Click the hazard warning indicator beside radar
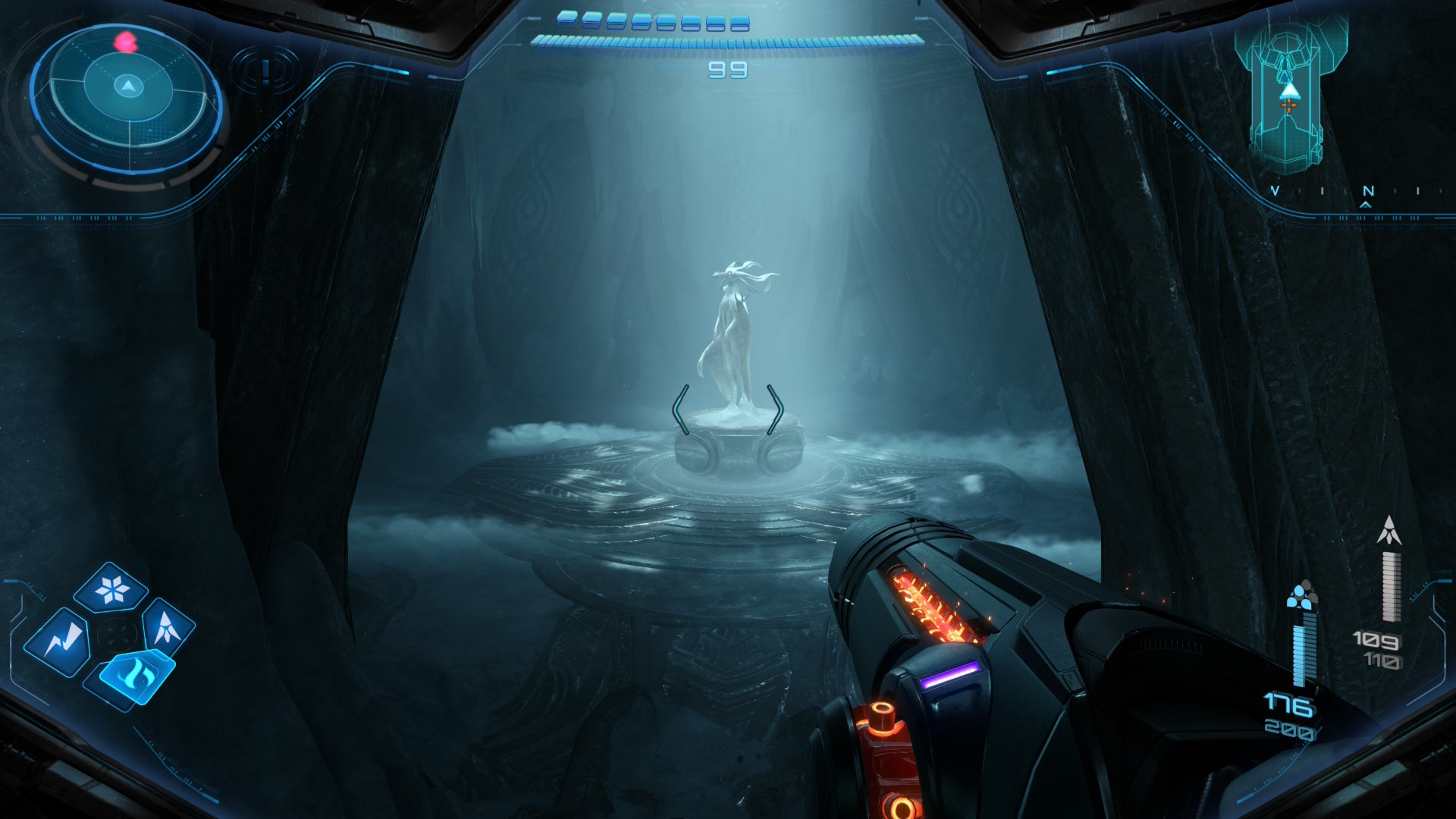 point(265,71)
